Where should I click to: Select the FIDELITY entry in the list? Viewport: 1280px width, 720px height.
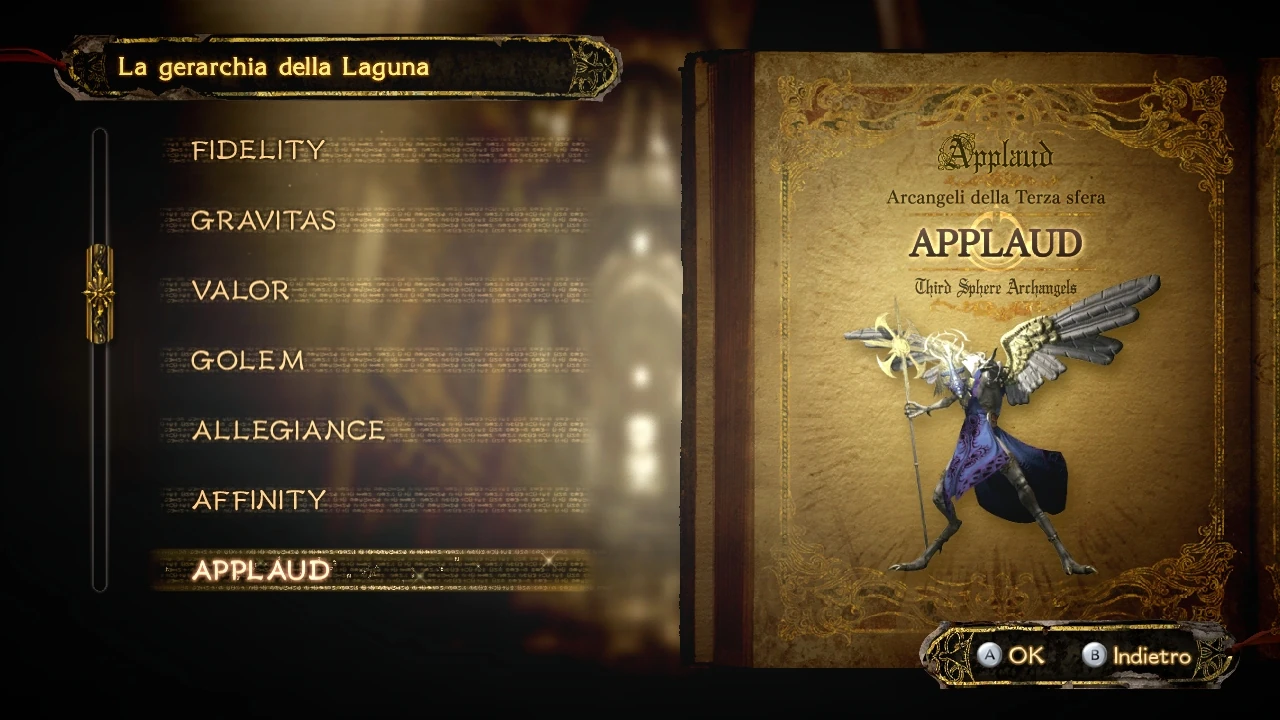[259, 150]
